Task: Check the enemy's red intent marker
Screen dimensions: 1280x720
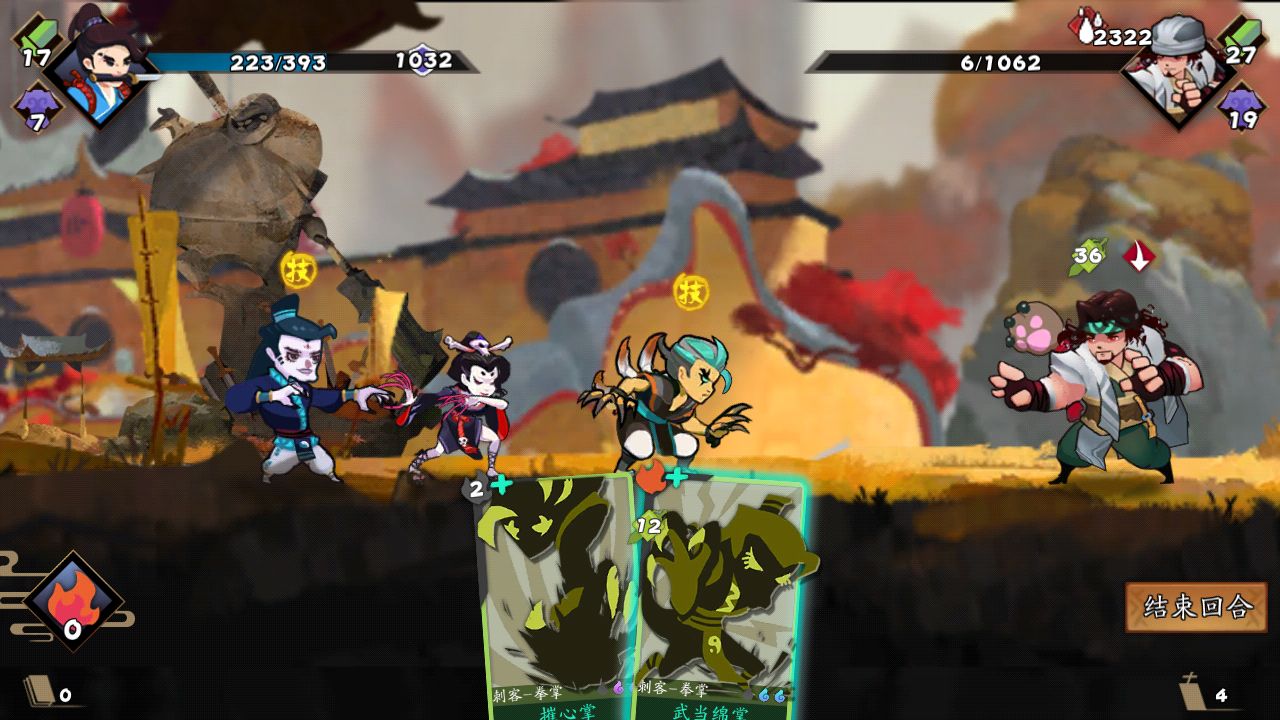Action: click(1138, 256)
